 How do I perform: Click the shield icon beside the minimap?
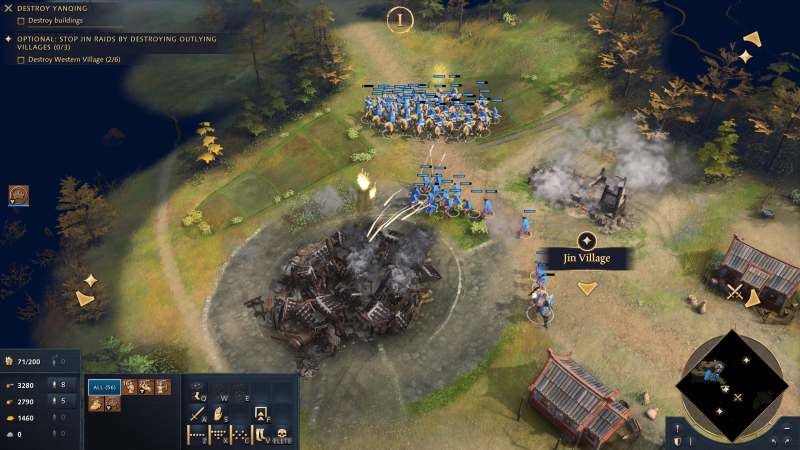coord(677,441)
